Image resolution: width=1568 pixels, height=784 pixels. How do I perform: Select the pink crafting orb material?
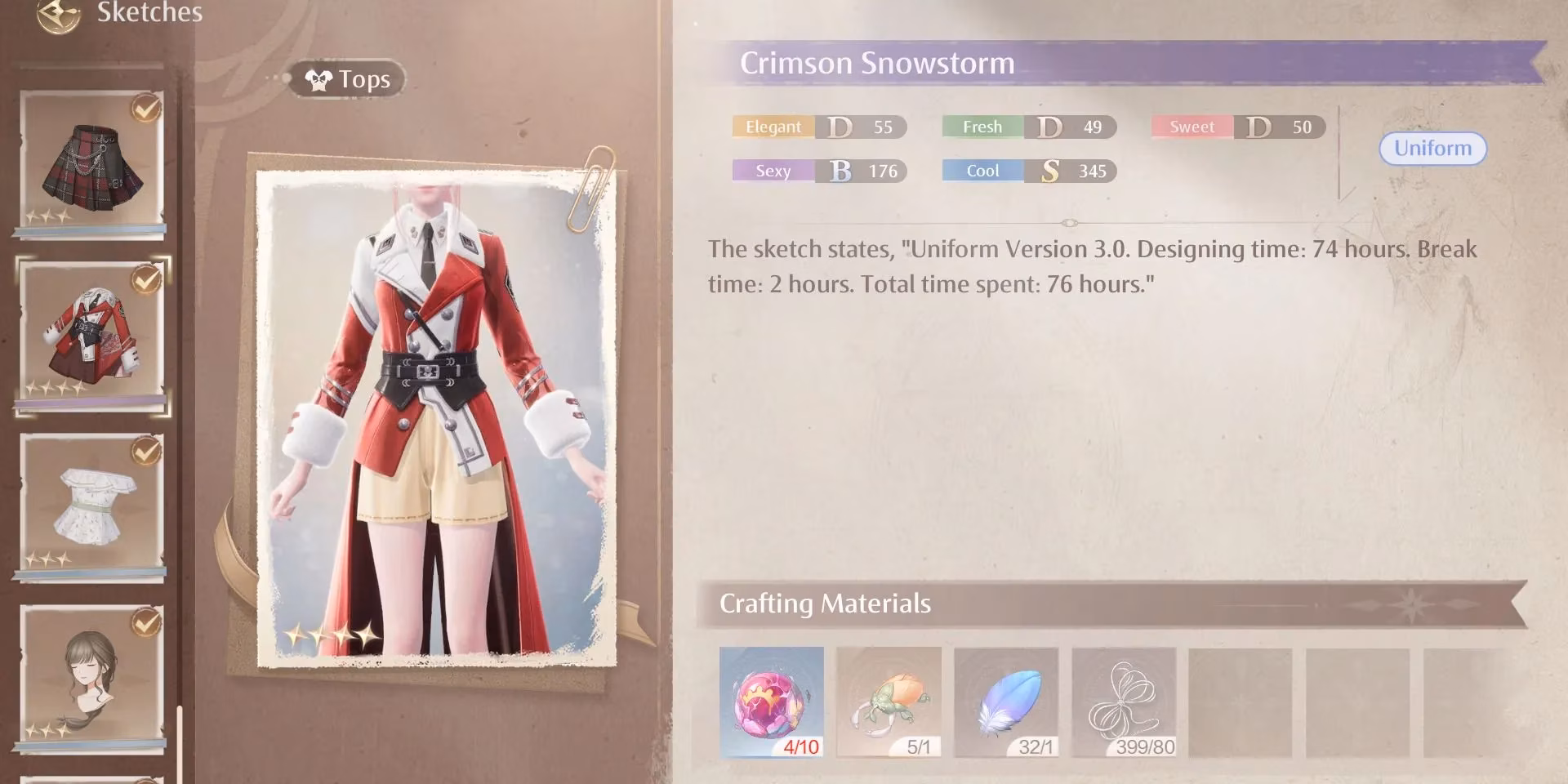point(771,702)
